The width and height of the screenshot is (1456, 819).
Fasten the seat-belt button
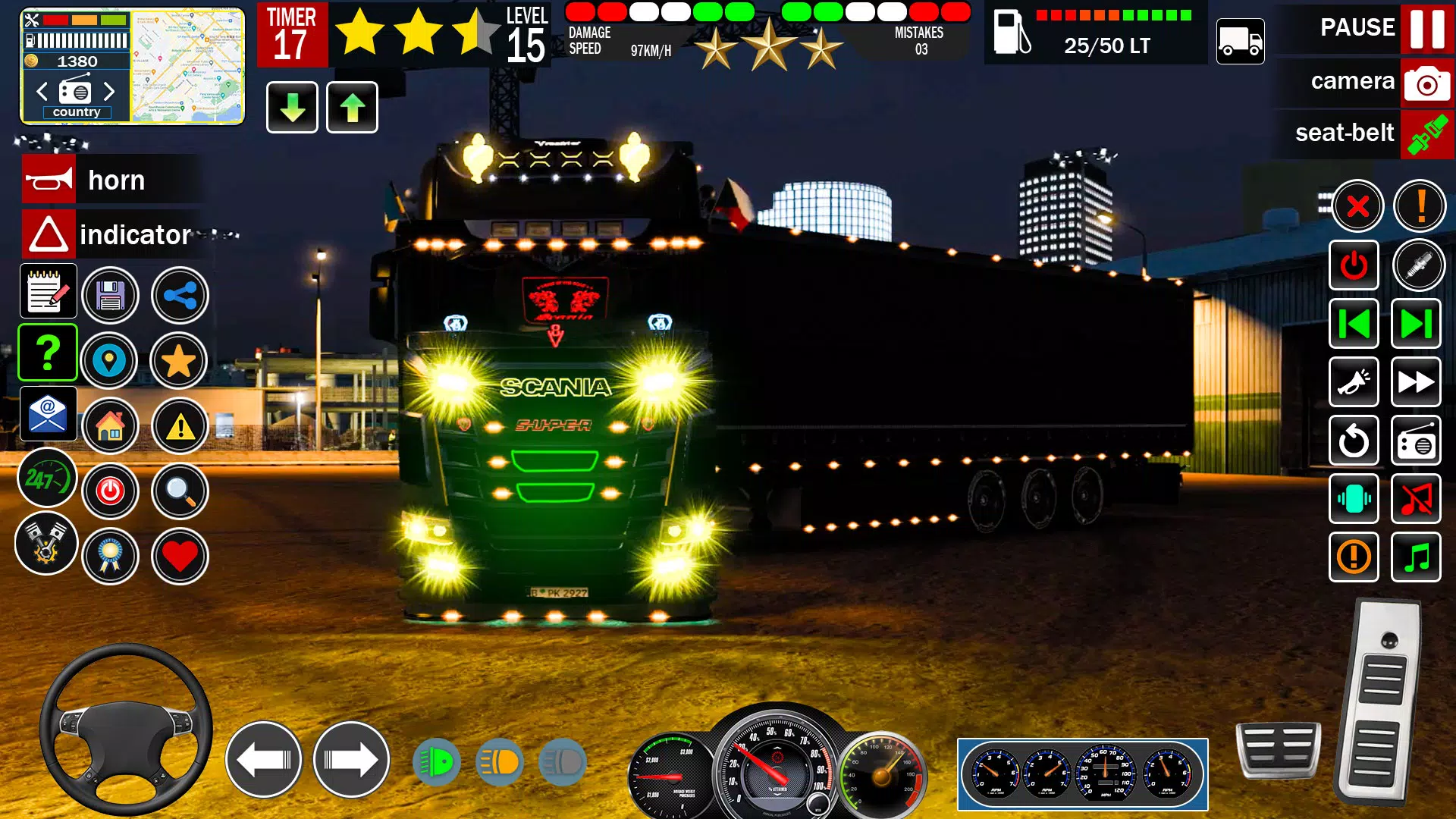(x=1426, y=134)
